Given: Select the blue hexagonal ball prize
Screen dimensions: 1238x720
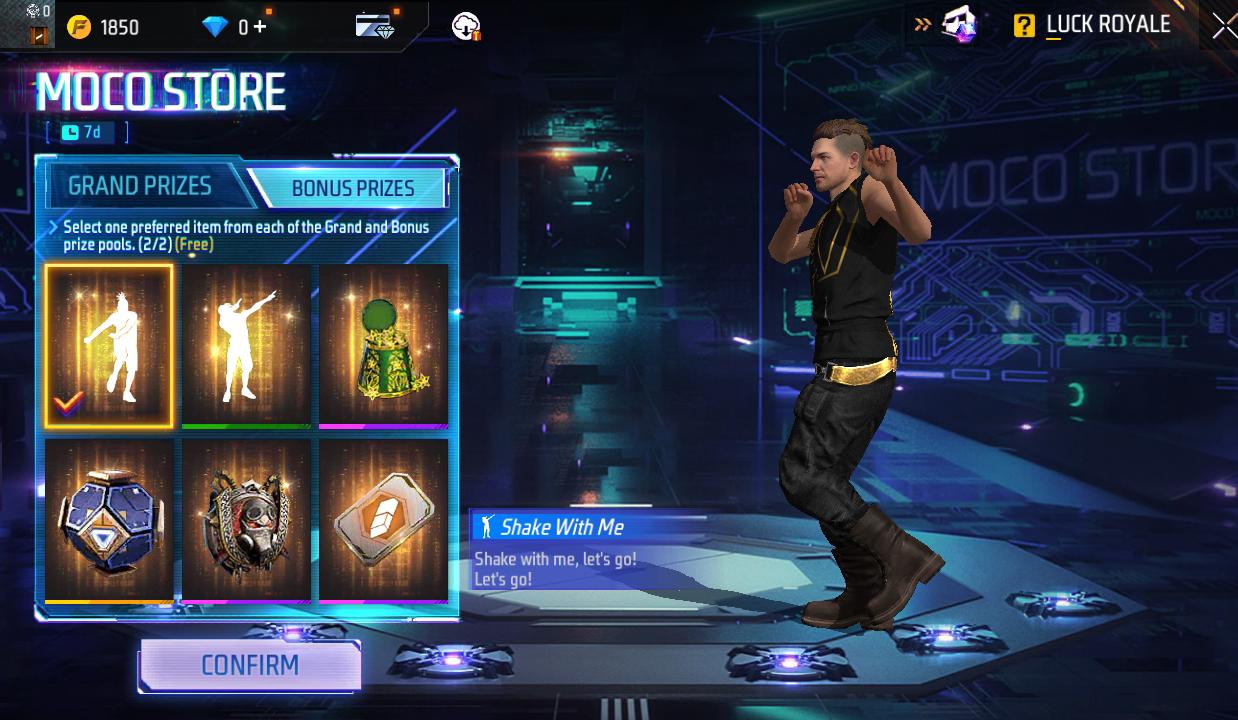Looking at the screenshot, I should tap(109, 520).
